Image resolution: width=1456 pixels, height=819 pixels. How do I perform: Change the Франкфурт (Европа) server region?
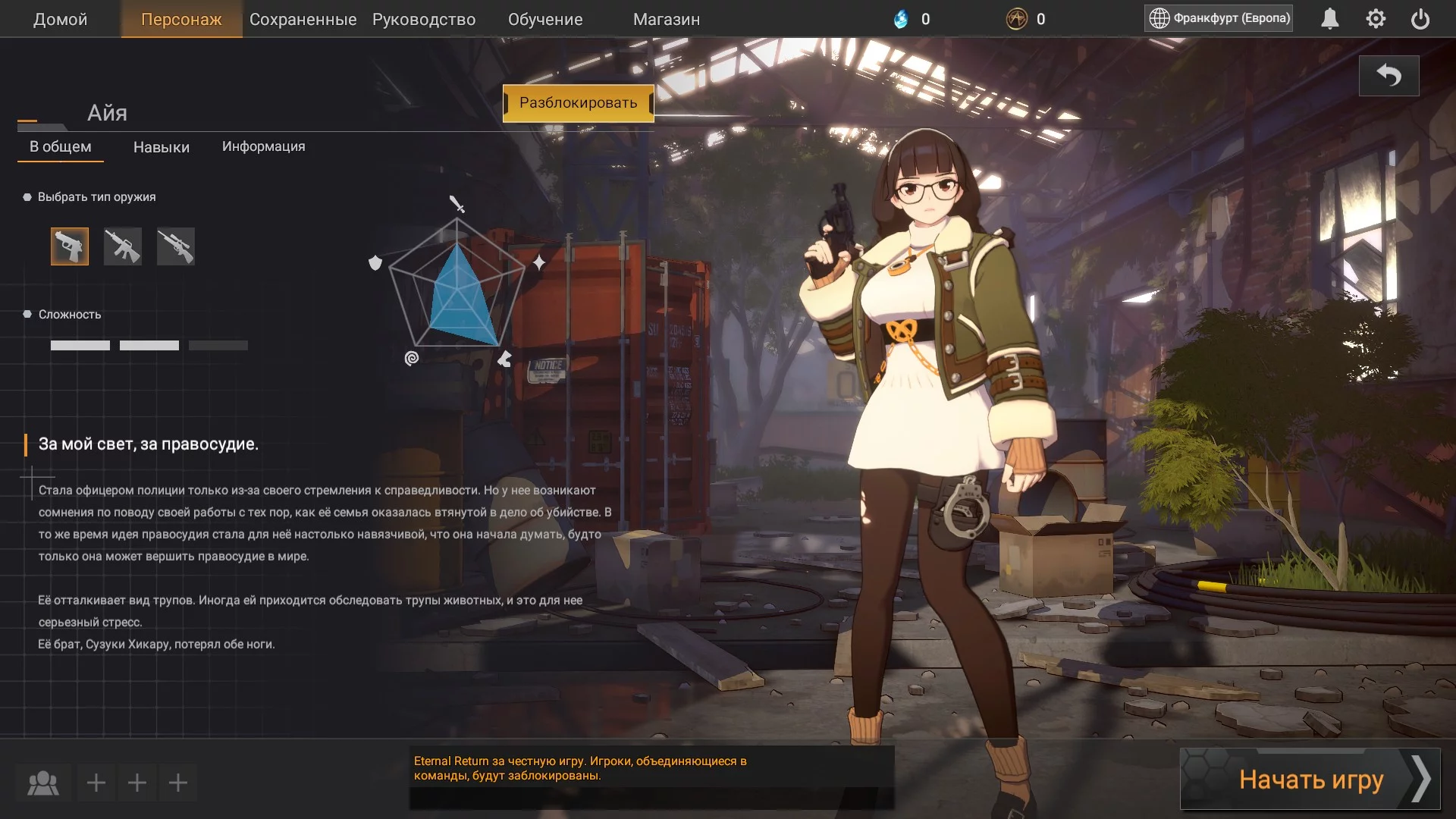click(1219, 18)
